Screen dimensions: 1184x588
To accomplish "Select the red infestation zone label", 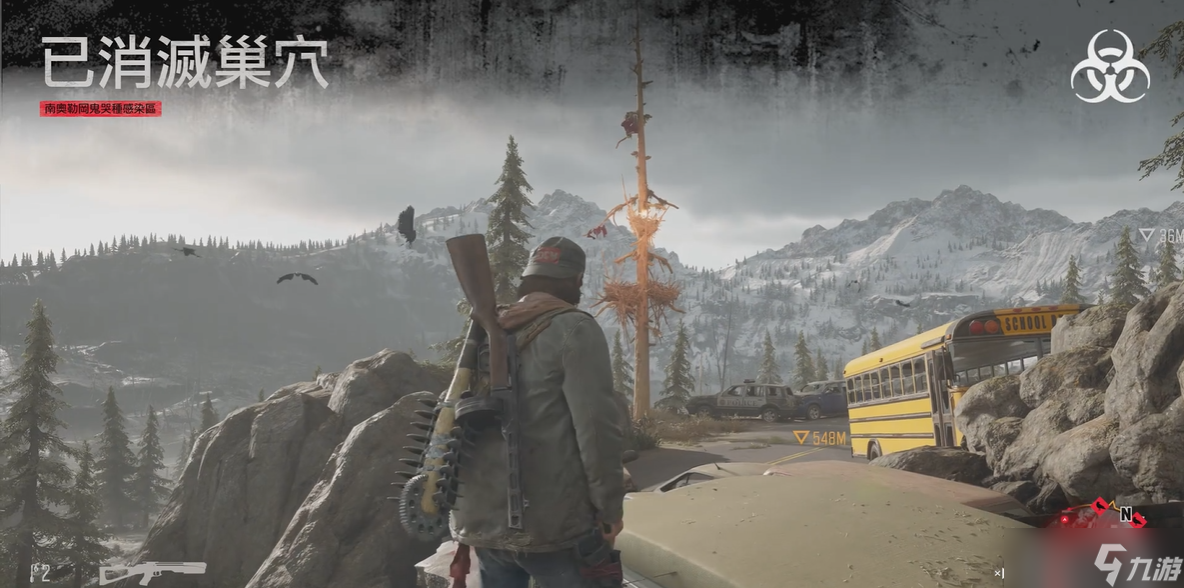I will [100, 108].
